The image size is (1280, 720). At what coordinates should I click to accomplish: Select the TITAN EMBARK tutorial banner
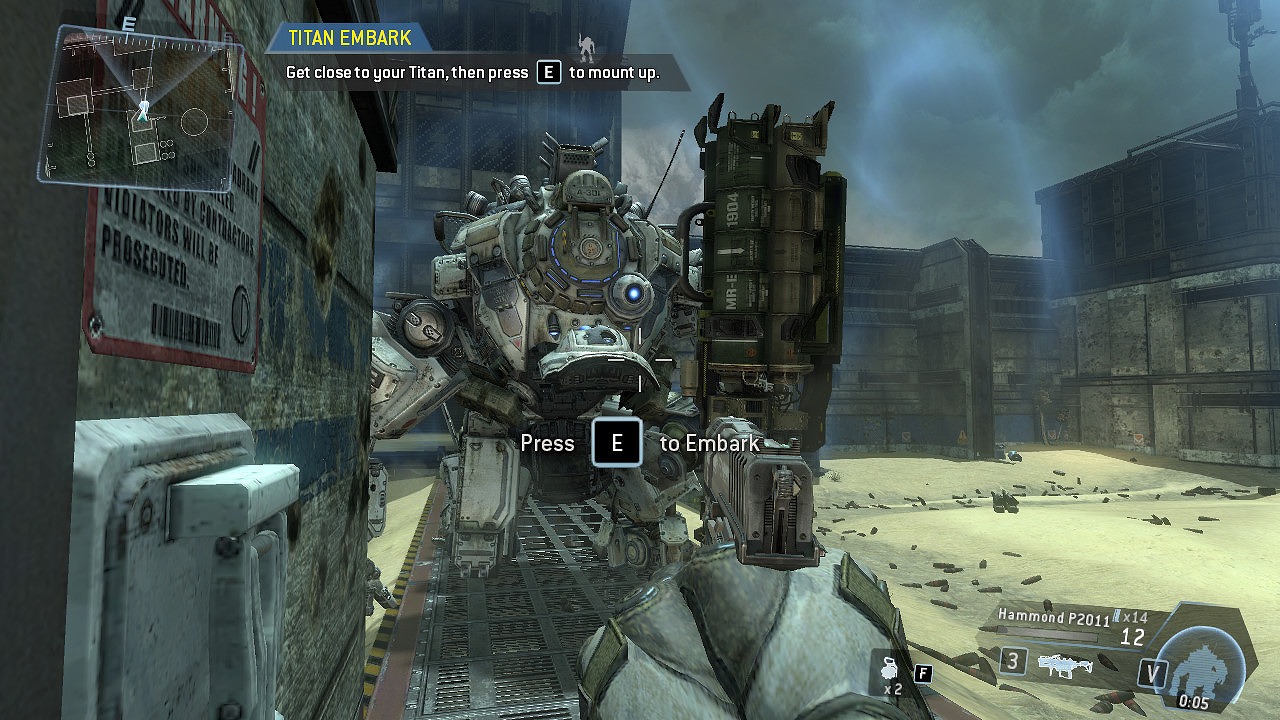coord(349,38)
